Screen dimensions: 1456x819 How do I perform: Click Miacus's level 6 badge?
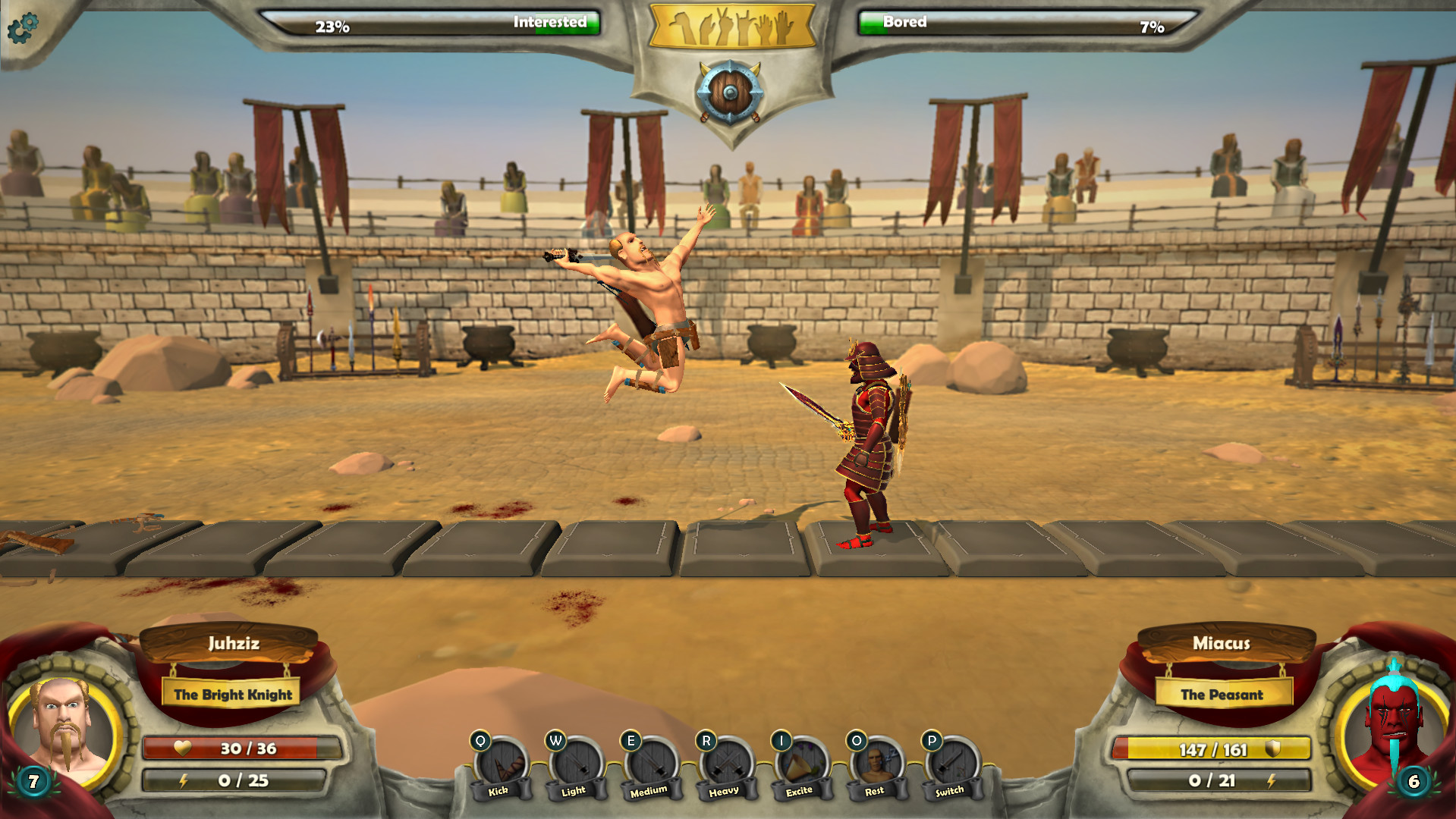point(1413,781)
